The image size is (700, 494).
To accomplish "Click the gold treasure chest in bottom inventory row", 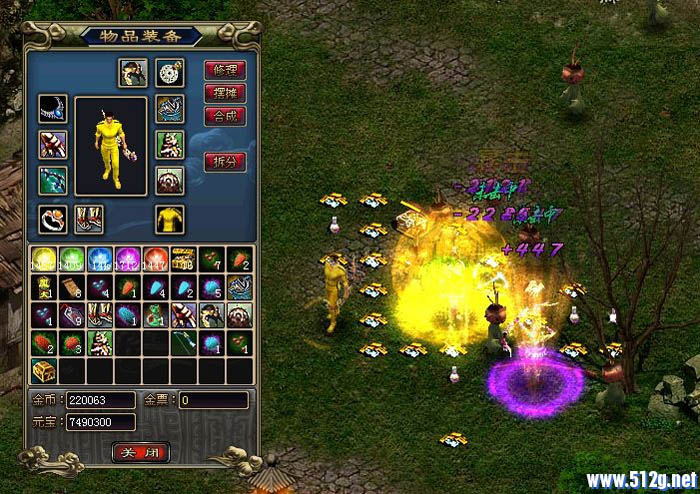I will (43, 371).
